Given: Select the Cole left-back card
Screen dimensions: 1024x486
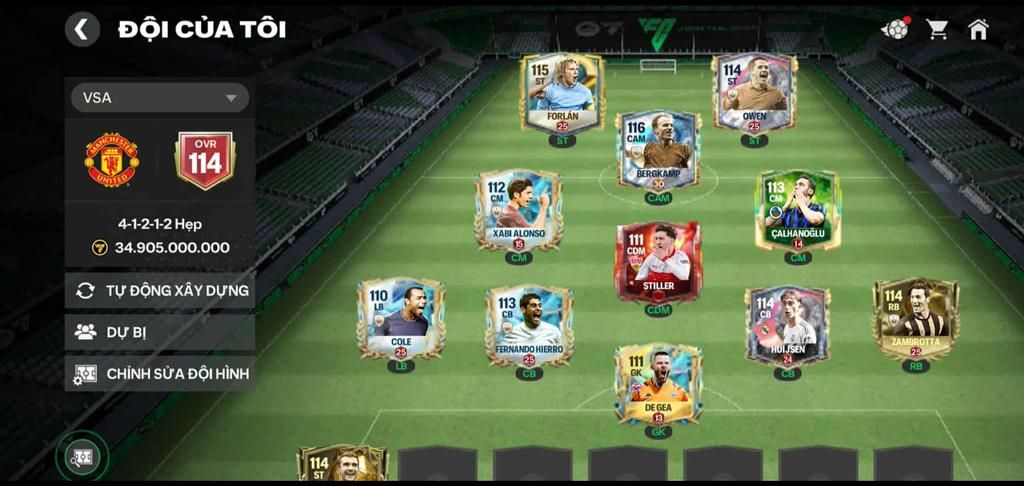Looking at the screenshot, I should tap(400, 318).
